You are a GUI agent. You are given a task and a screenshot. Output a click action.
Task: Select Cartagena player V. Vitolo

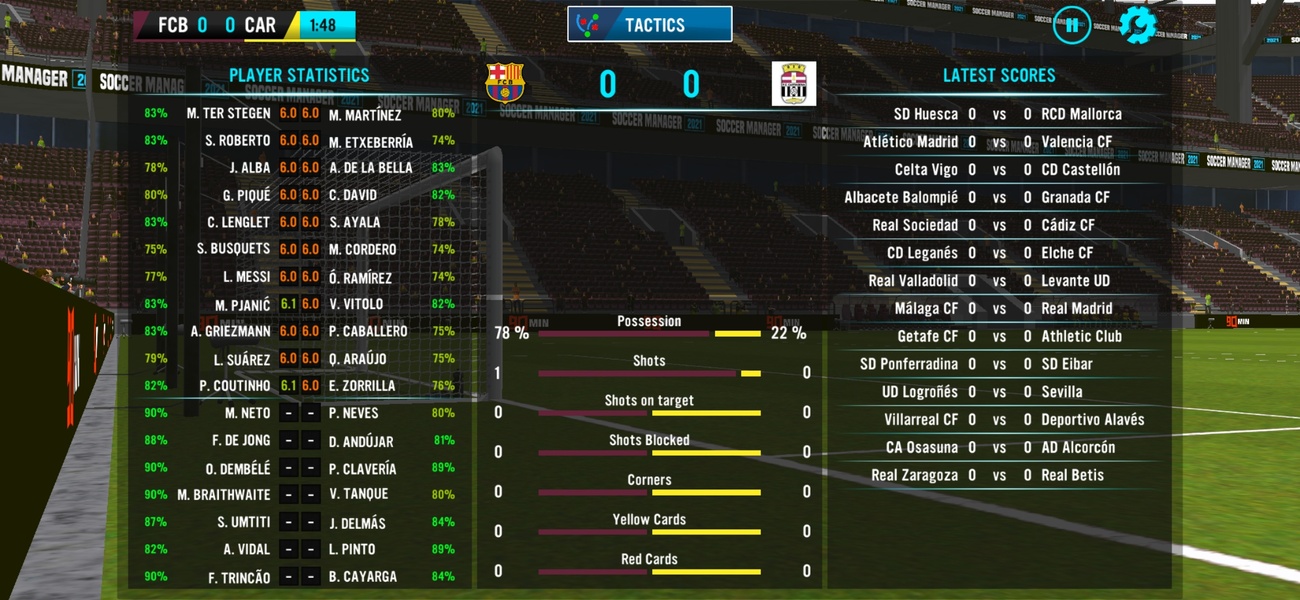[x=356, y=304]
